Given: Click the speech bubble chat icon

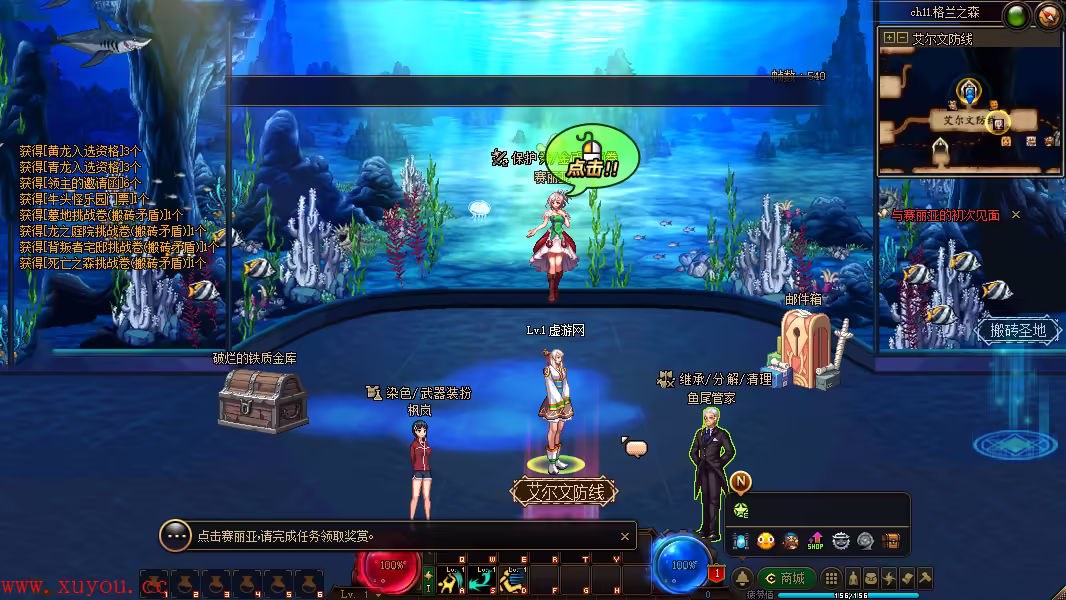Looking at the screenshot, I should coord(636,447).
